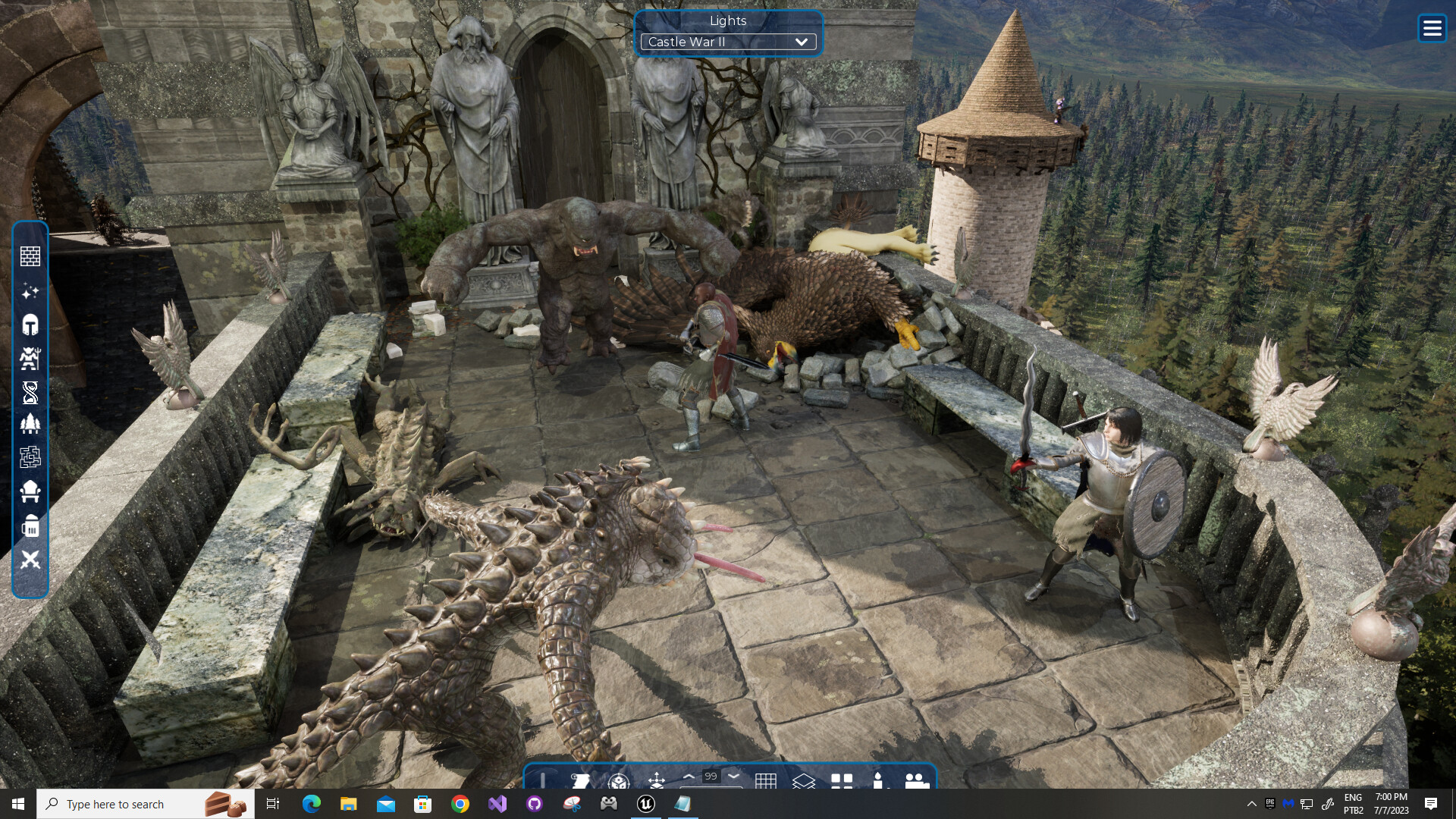Open the demon monsters category
Viewport: 1456px width, 819px height.
point(30,359)
